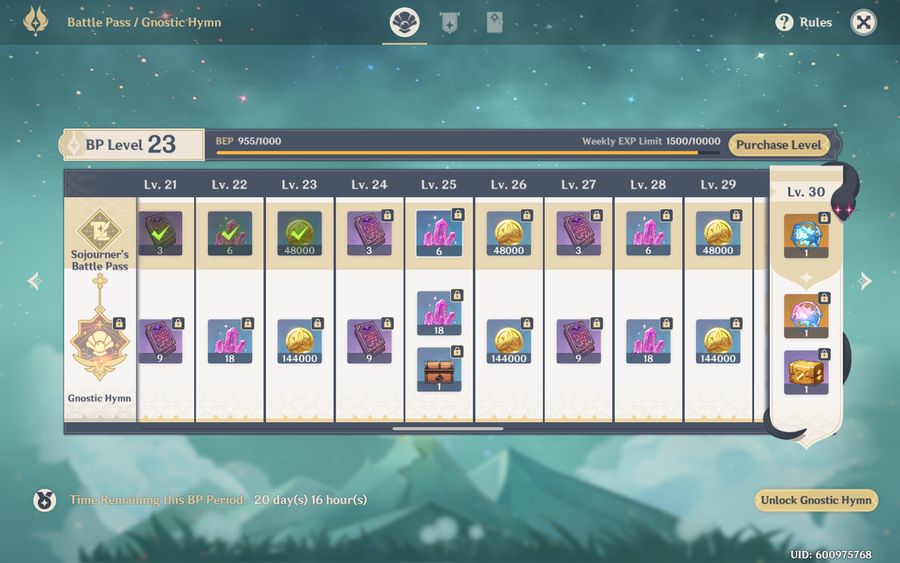Switch to the missions banner tab
The width and height of the screenshot is (900, 563).
tap(450, 22)
